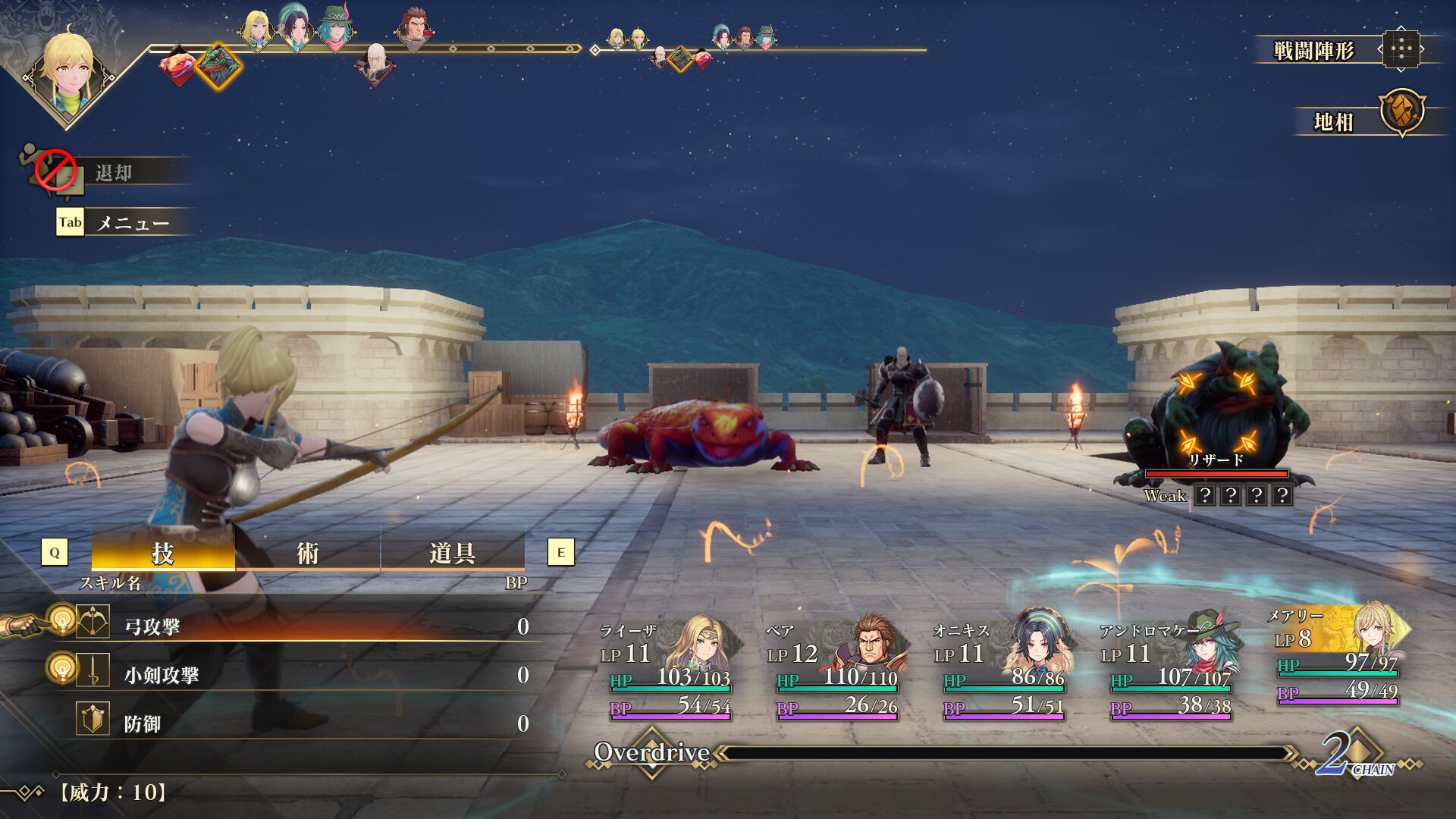
Task: Select ライーザ's party status panel
Action: pyautogui.click(x=667, y=669)
